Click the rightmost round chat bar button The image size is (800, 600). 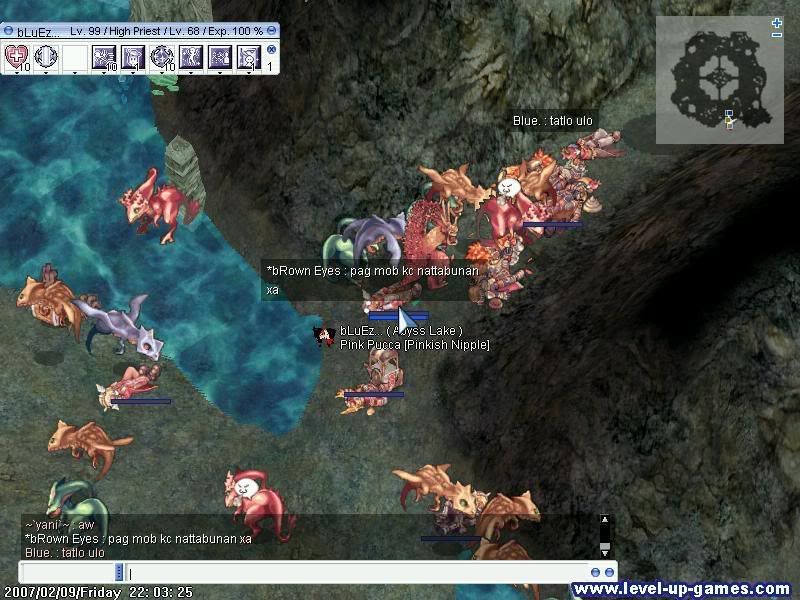click(x=609, y=573)
